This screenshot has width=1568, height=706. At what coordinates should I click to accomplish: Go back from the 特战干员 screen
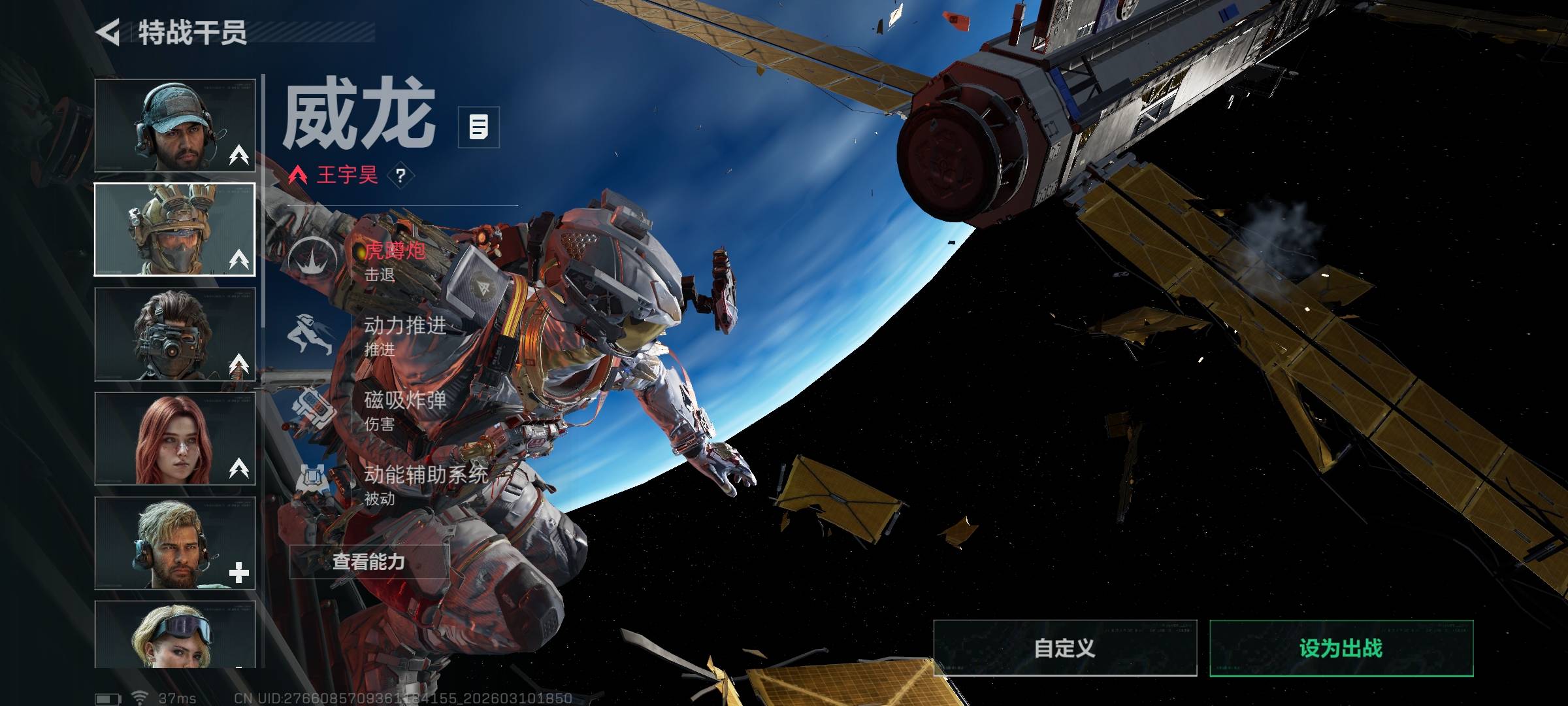[x=108, y=32]
